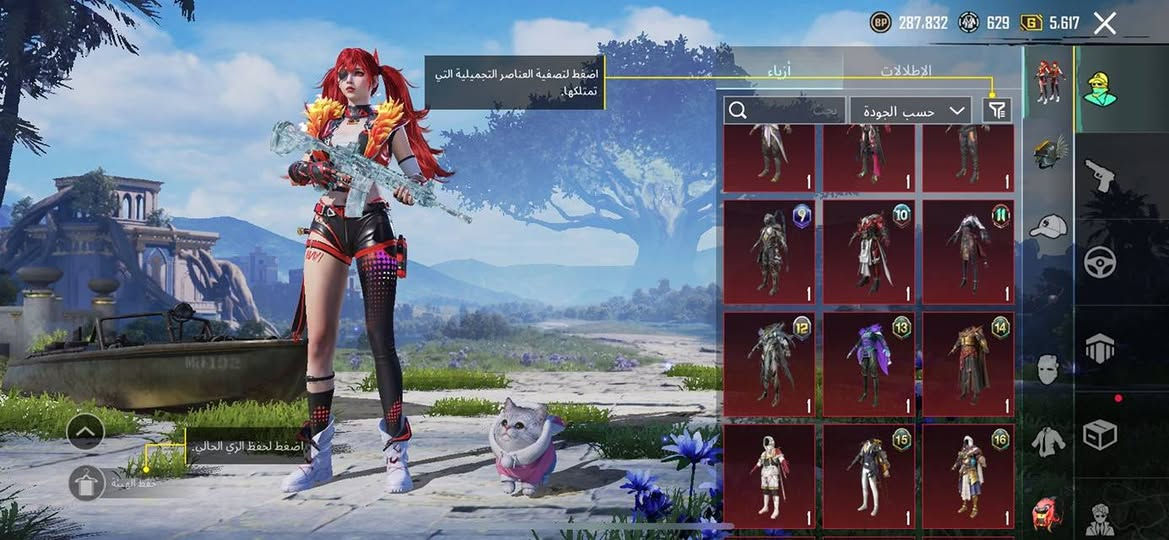The width and height of the screenshot is (1169, 540).
Task: Expand the up-arrow circle button
Action: (86, 432)
